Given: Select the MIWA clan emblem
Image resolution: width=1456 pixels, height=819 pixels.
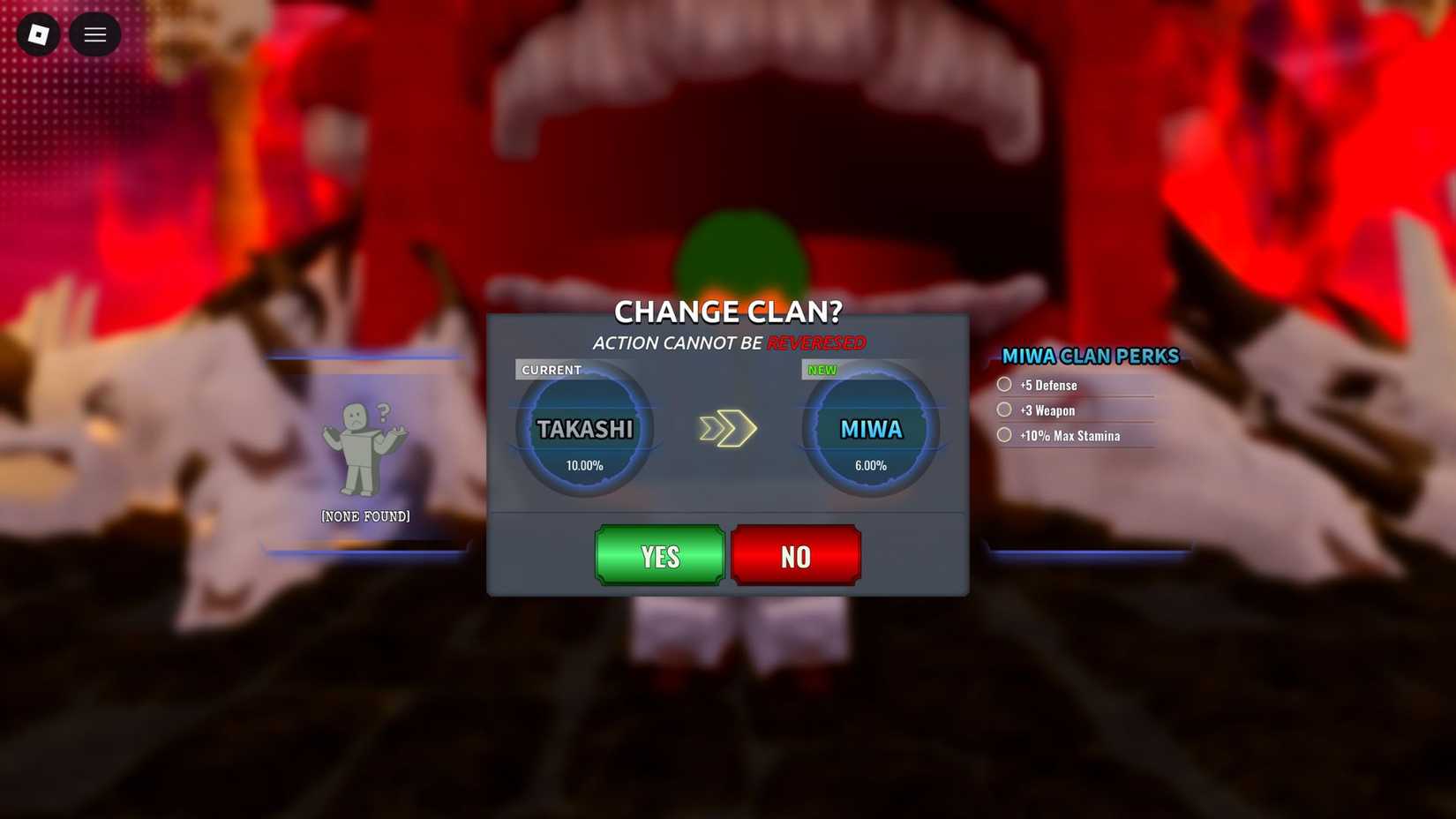Looking at the screenshot, I should pos(870,428).
